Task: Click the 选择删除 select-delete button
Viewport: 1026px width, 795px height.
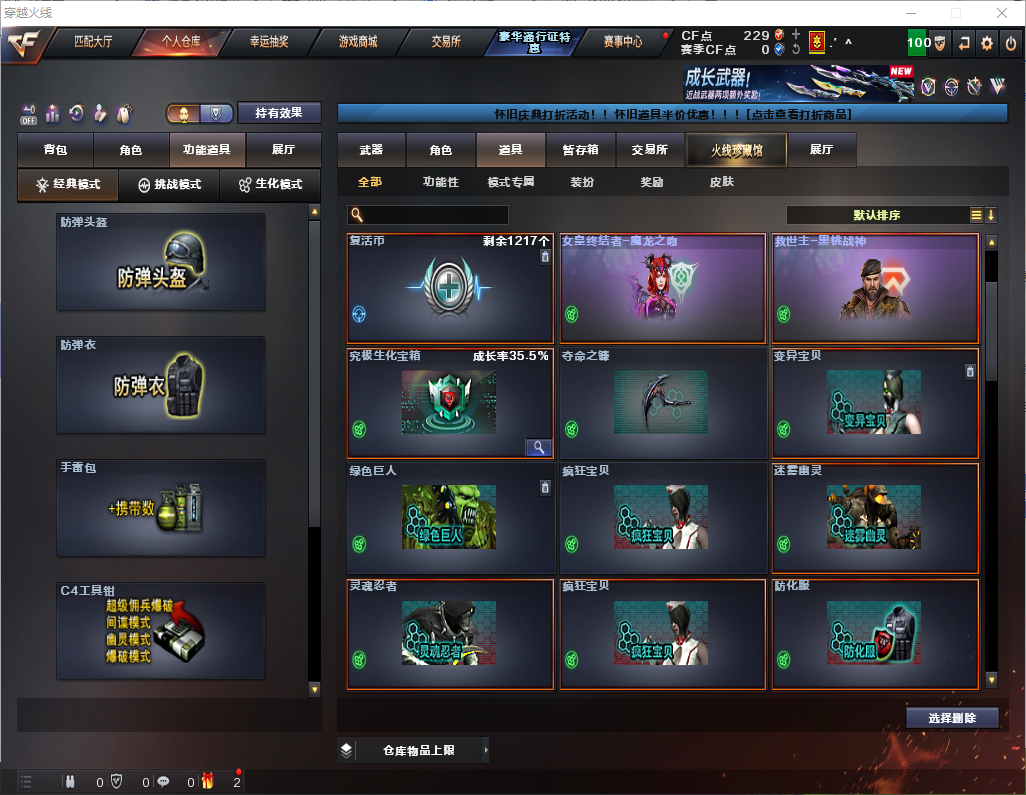Action: click(x=952, y=718)
